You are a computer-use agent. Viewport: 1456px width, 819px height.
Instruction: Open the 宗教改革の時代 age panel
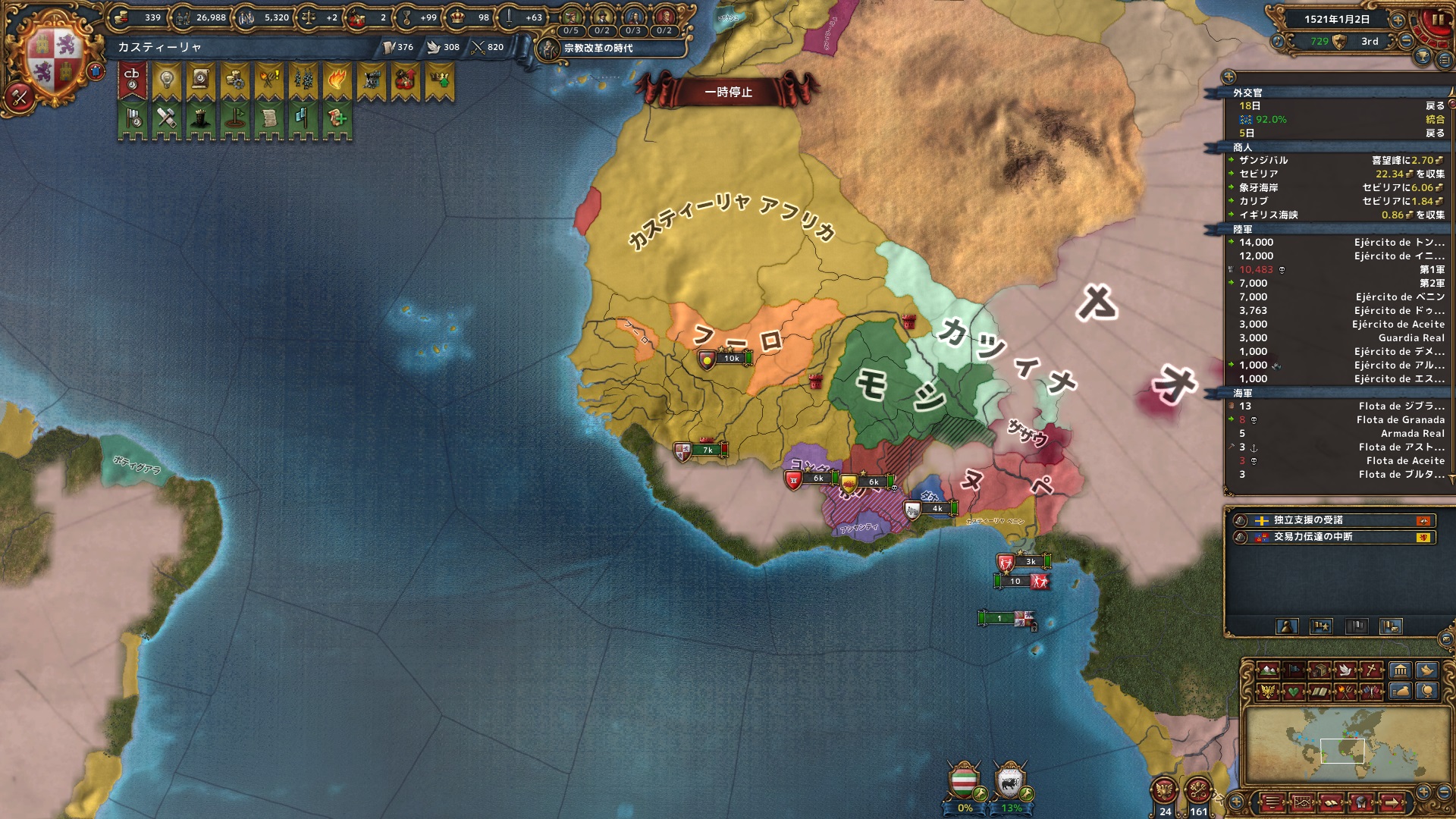pyautogui.click(x=598, y=48)
